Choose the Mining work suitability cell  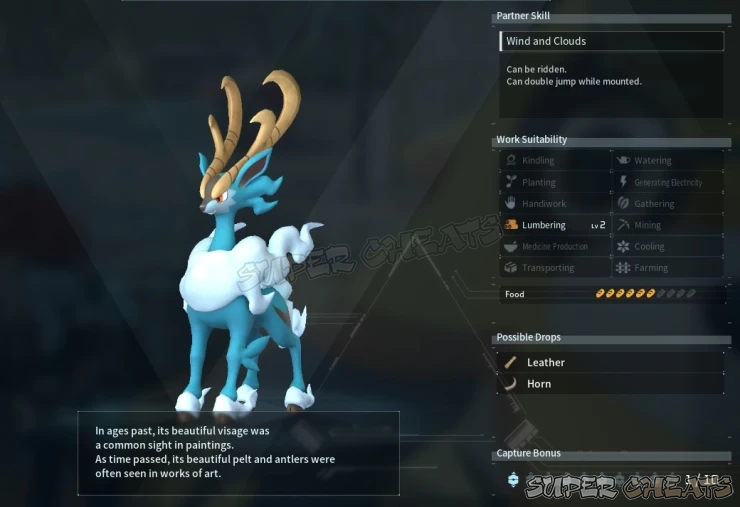point(667,225)
